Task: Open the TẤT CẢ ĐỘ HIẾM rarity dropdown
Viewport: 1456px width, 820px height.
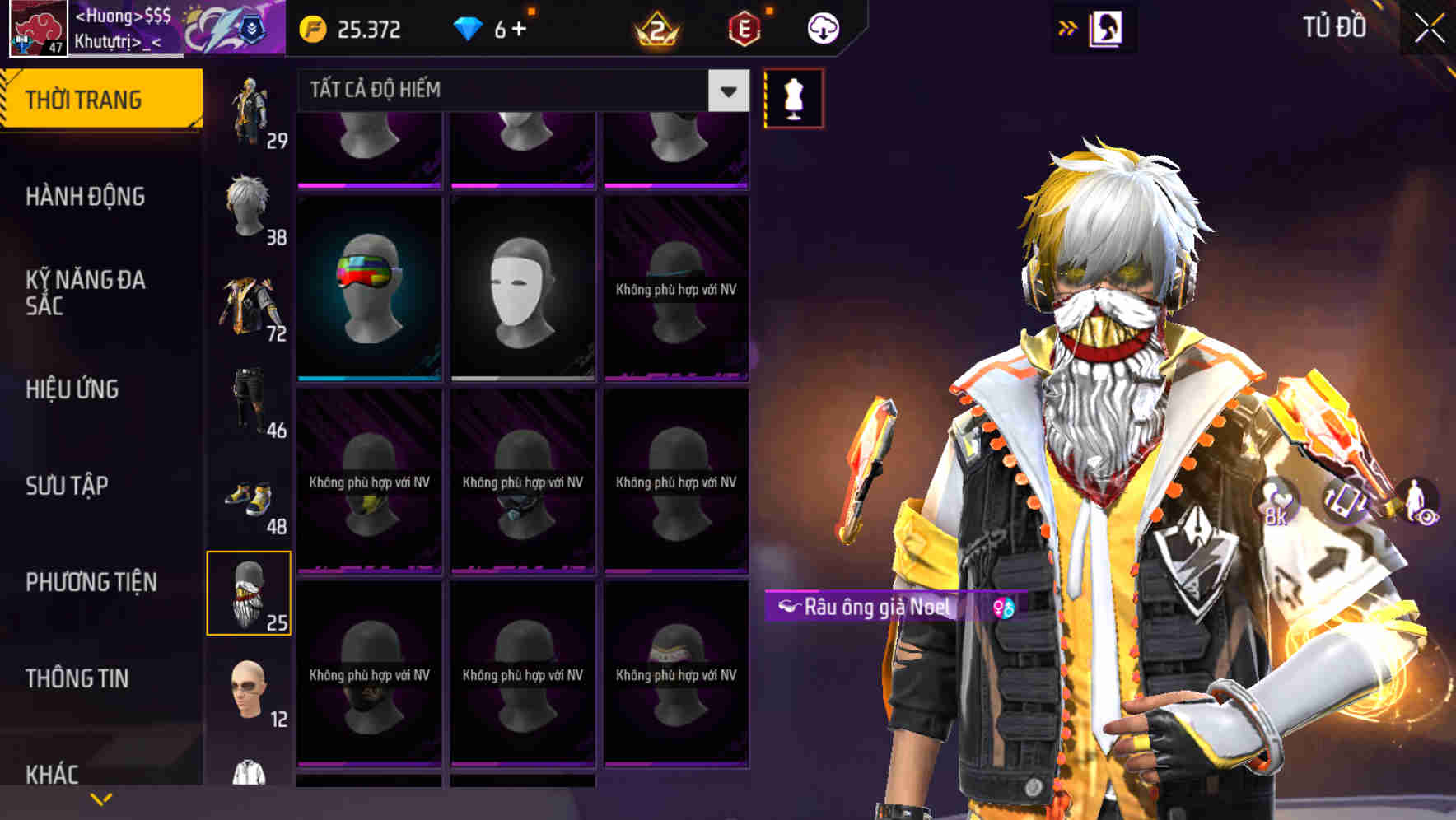Action: [511, 91]
